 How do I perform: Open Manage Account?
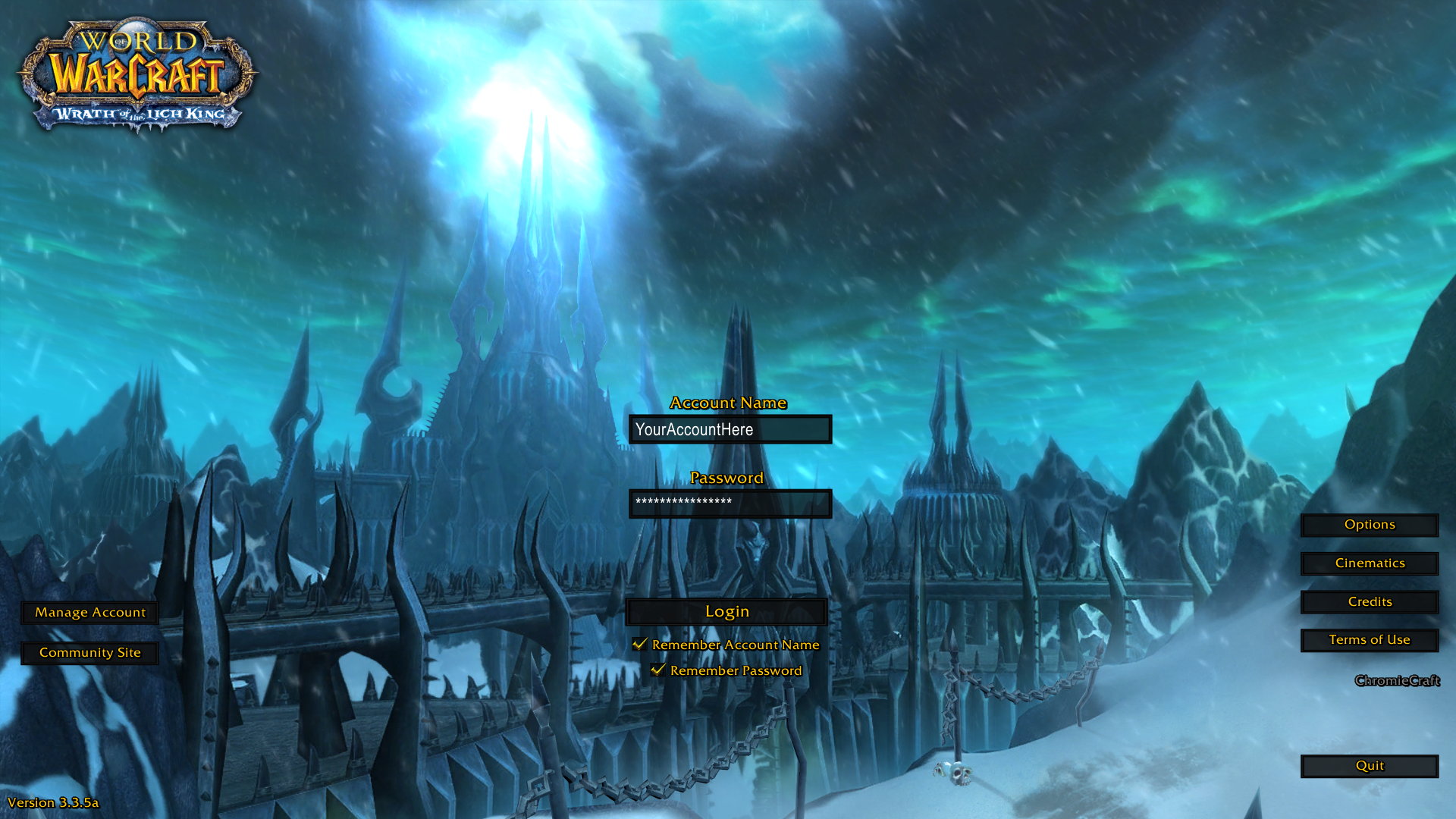coord(89,612)
